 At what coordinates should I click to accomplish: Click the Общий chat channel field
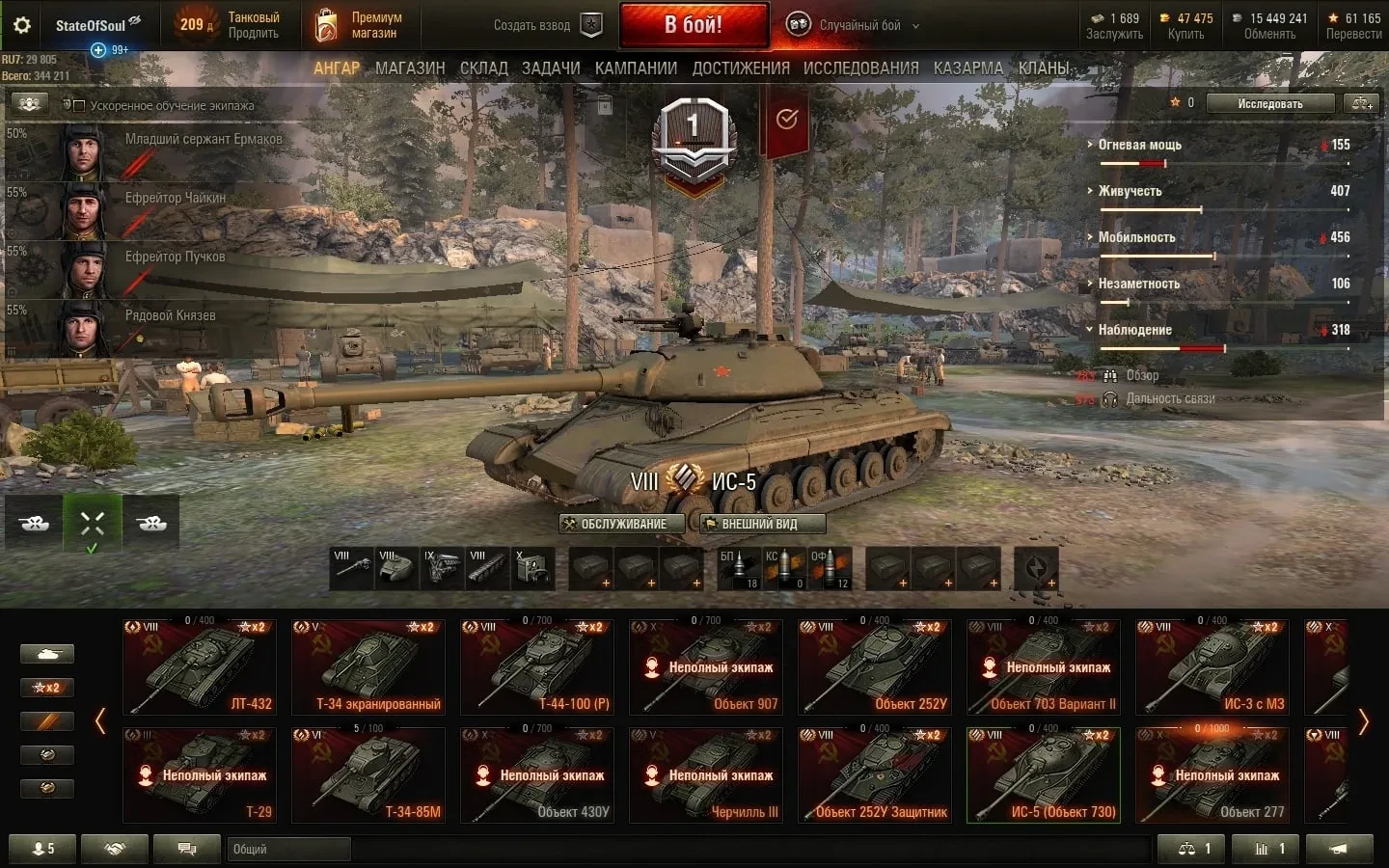click(289, 849)
